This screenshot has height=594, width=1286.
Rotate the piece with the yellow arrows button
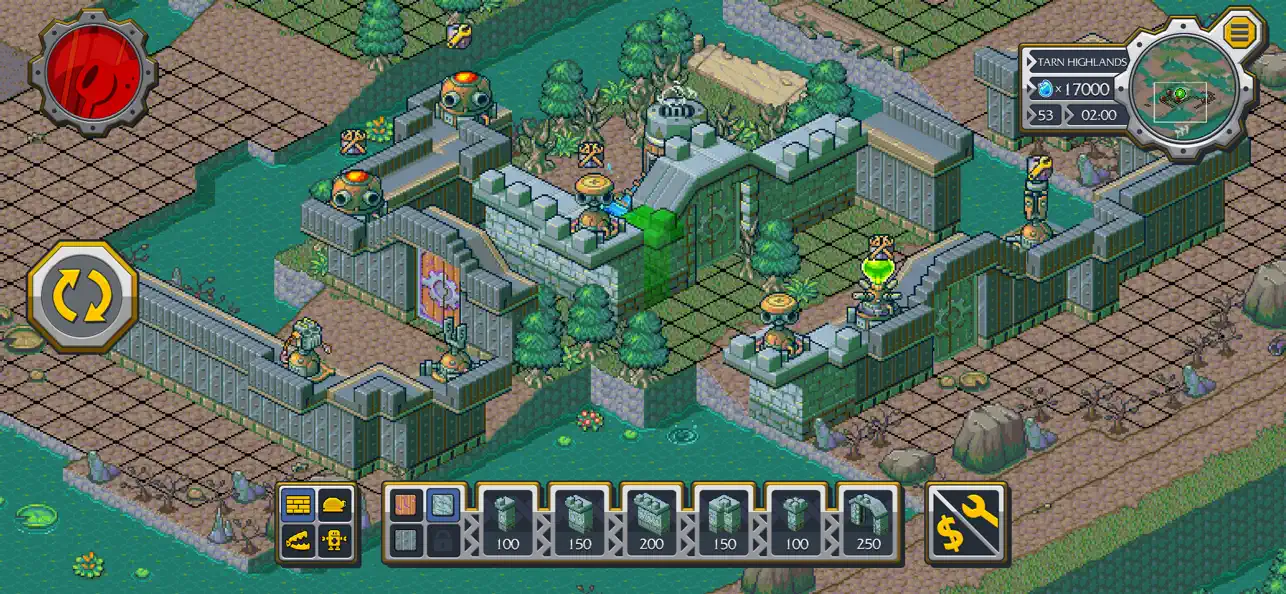coord(82,295)
